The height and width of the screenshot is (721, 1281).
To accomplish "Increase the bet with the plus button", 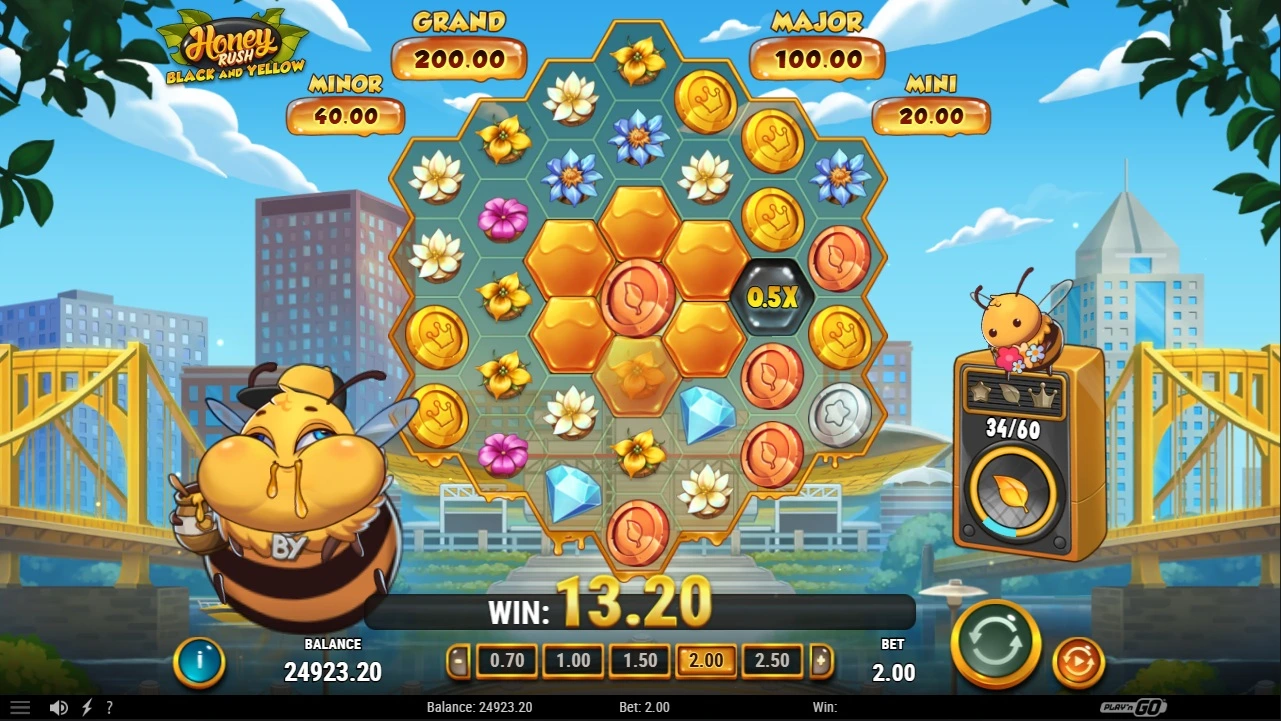I will click(821, 661).
